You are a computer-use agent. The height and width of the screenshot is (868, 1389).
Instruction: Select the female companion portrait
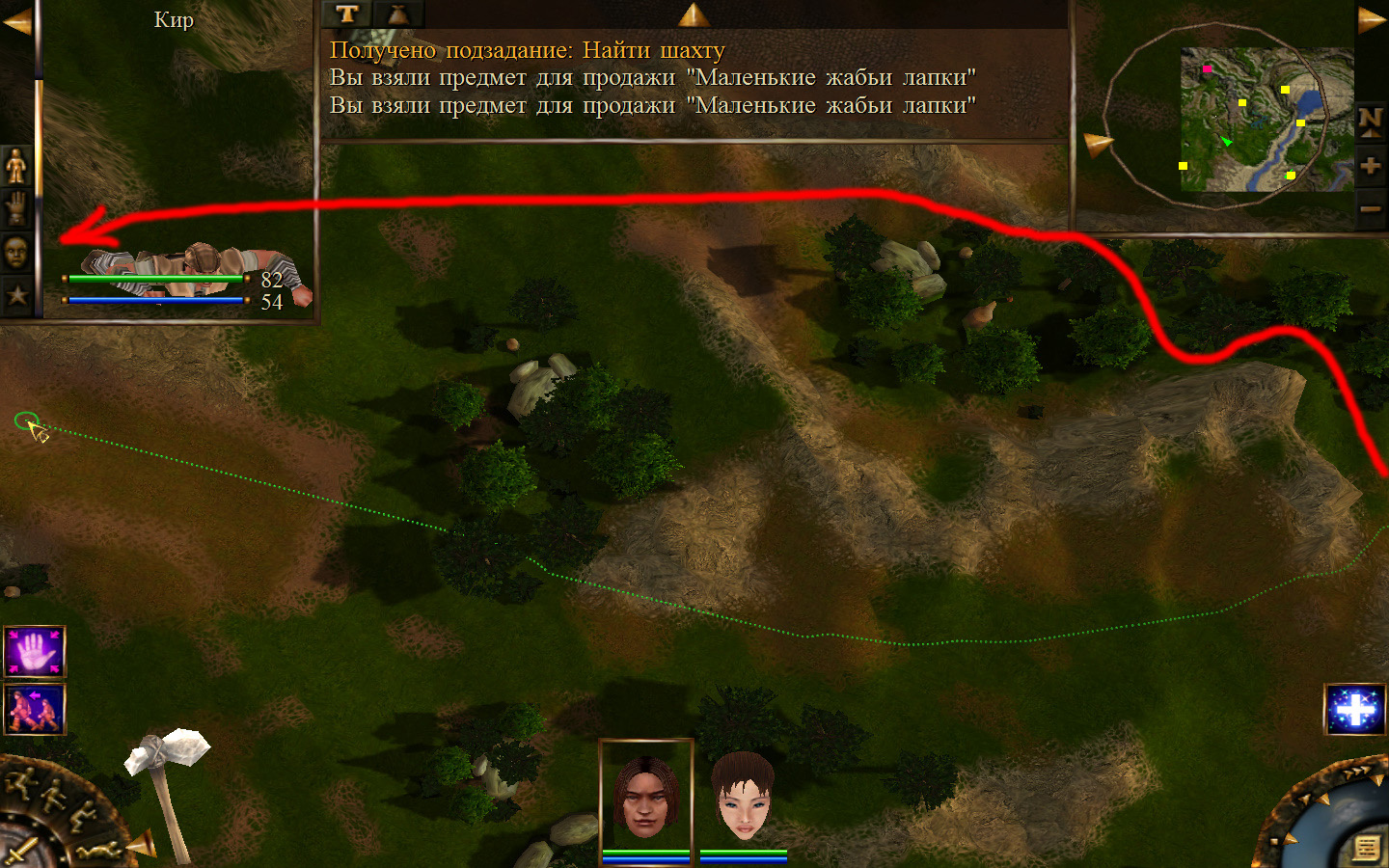pyautogui.click(x=743, y=797)
